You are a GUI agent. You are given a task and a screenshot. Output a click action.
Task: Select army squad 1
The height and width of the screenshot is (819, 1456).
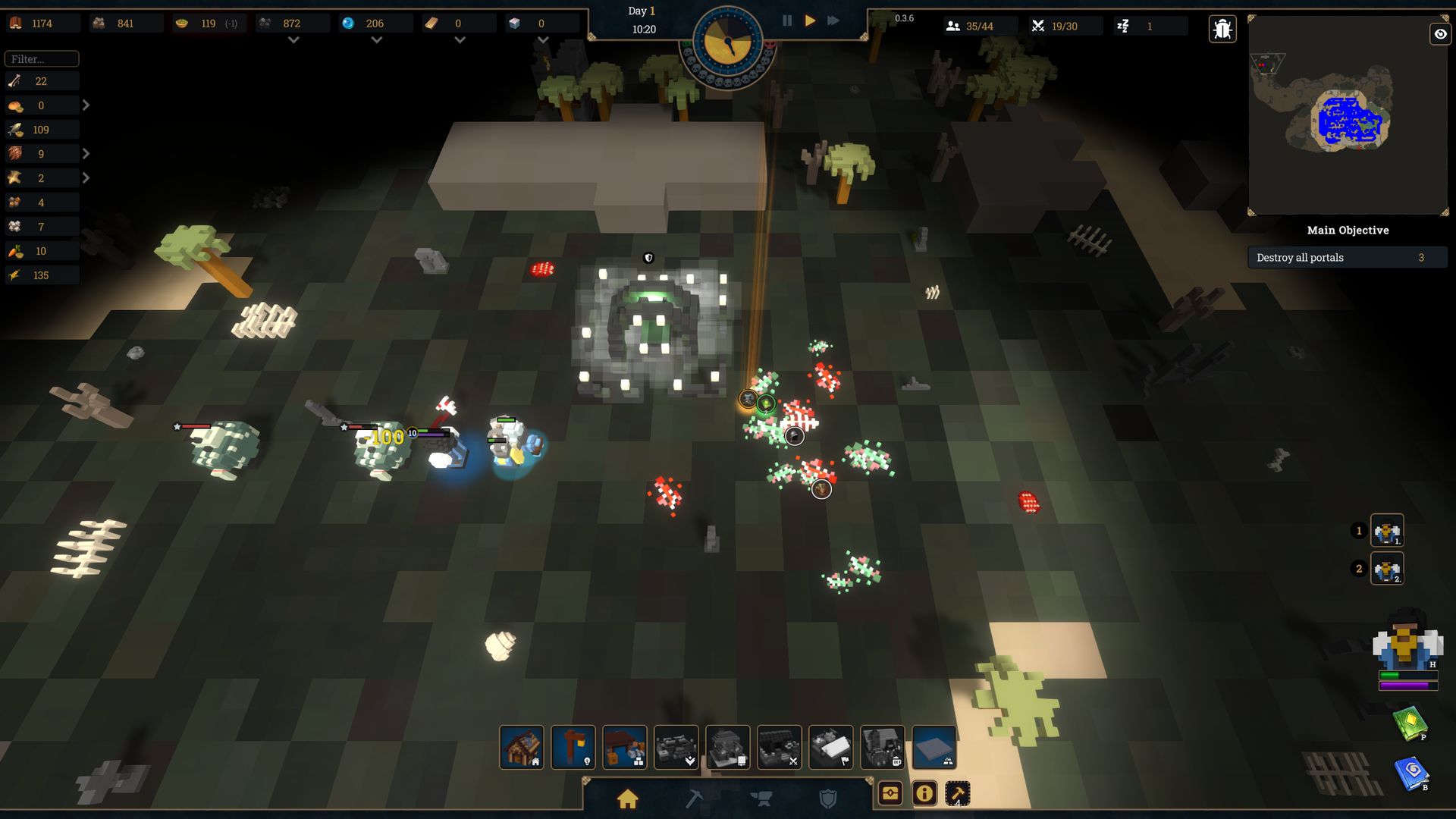(1386, 531)
